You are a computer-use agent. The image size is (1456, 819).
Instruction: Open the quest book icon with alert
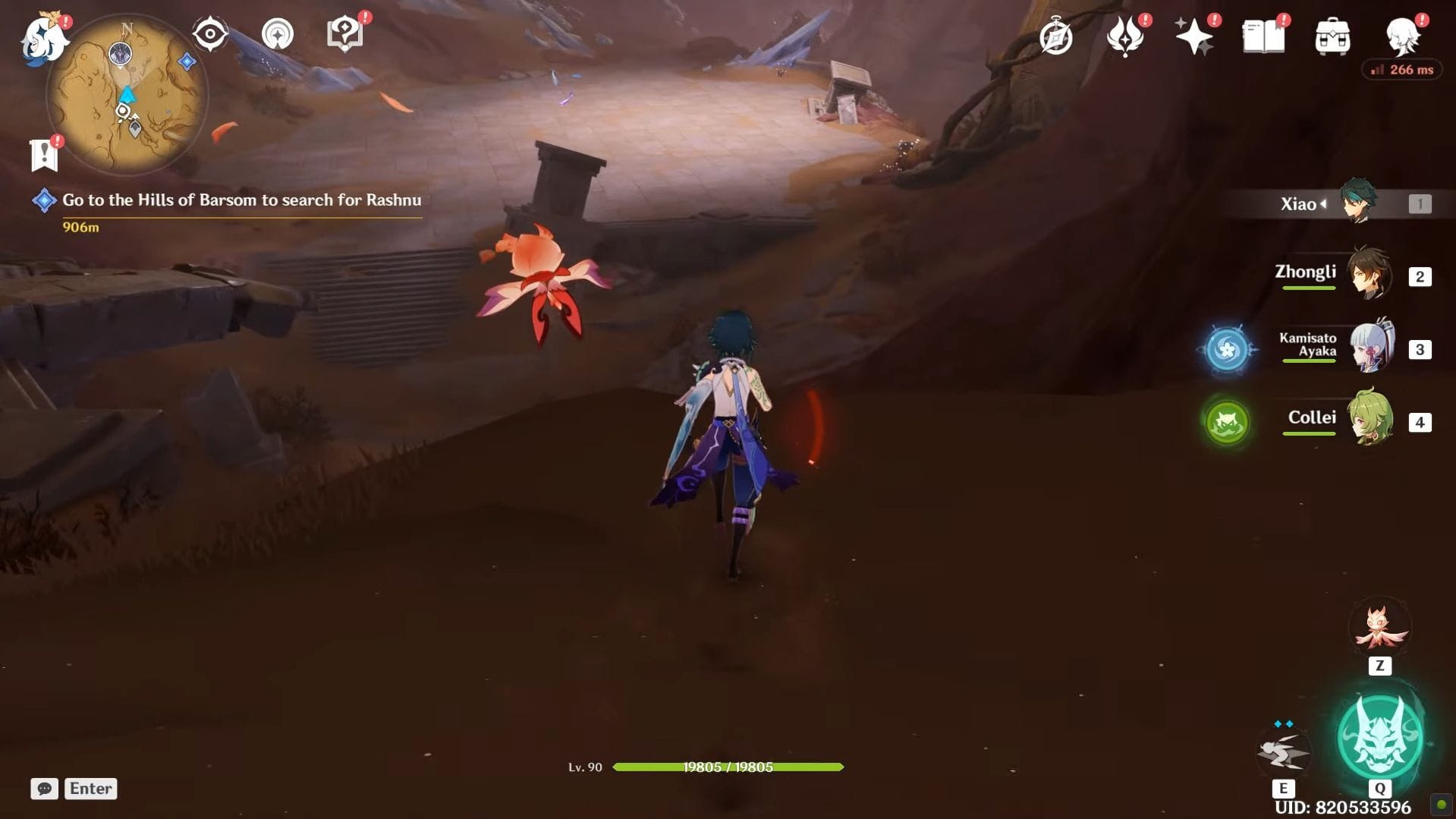[x=344, y=34]
